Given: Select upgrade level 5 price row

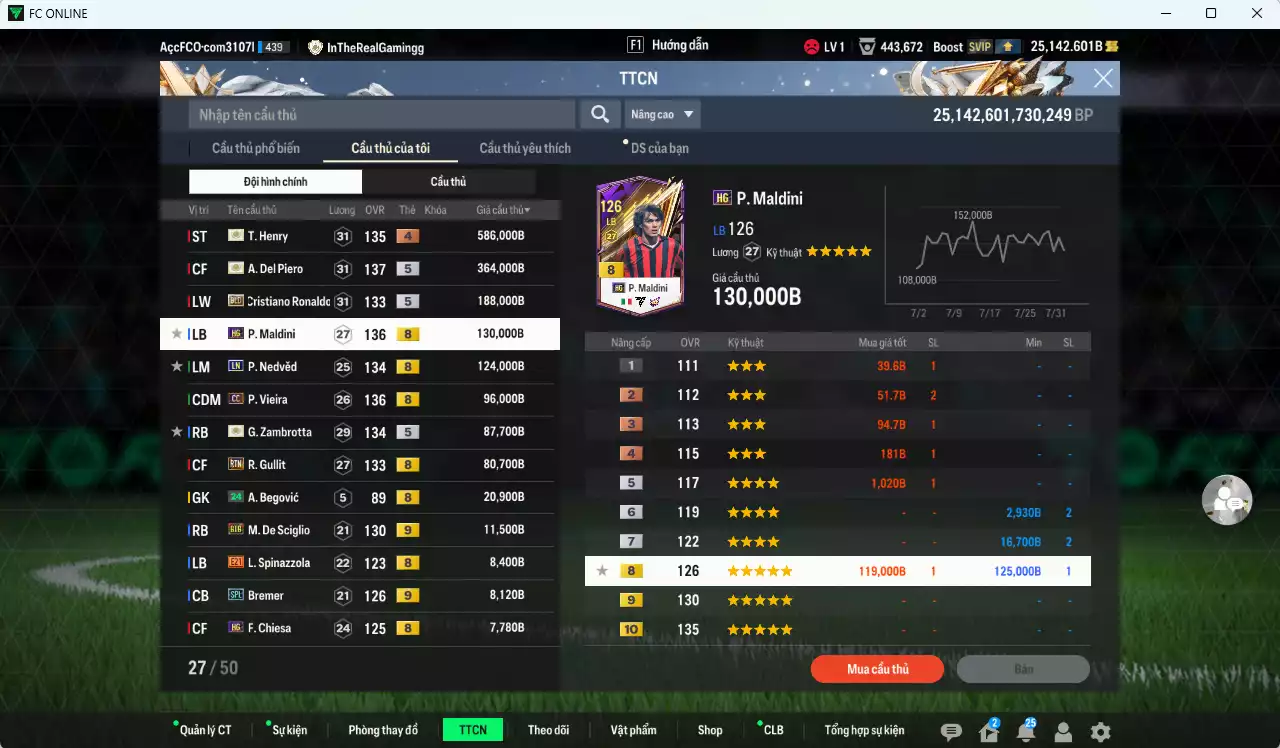Looking at the screenshot, I should tap(837, 483).
